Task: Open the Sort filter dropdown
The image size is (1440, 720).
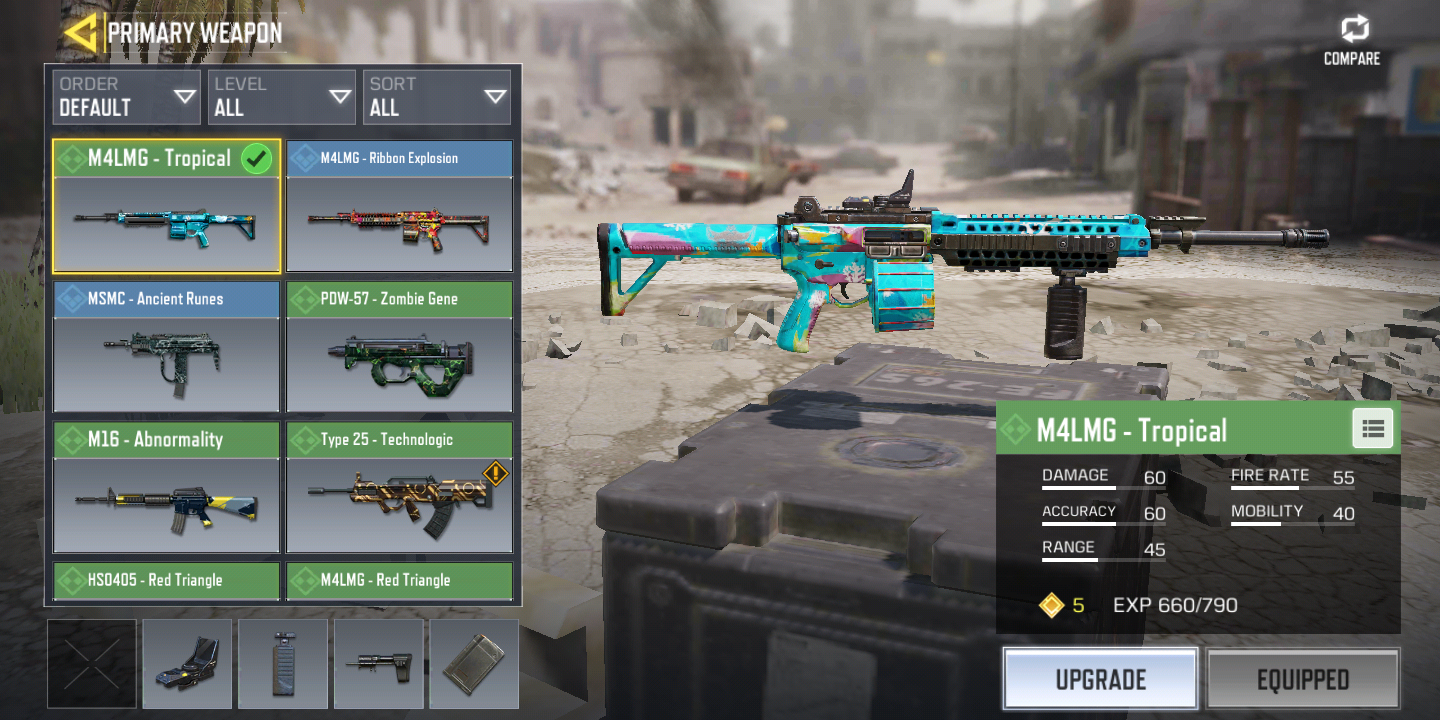Action: coord(437,97)
